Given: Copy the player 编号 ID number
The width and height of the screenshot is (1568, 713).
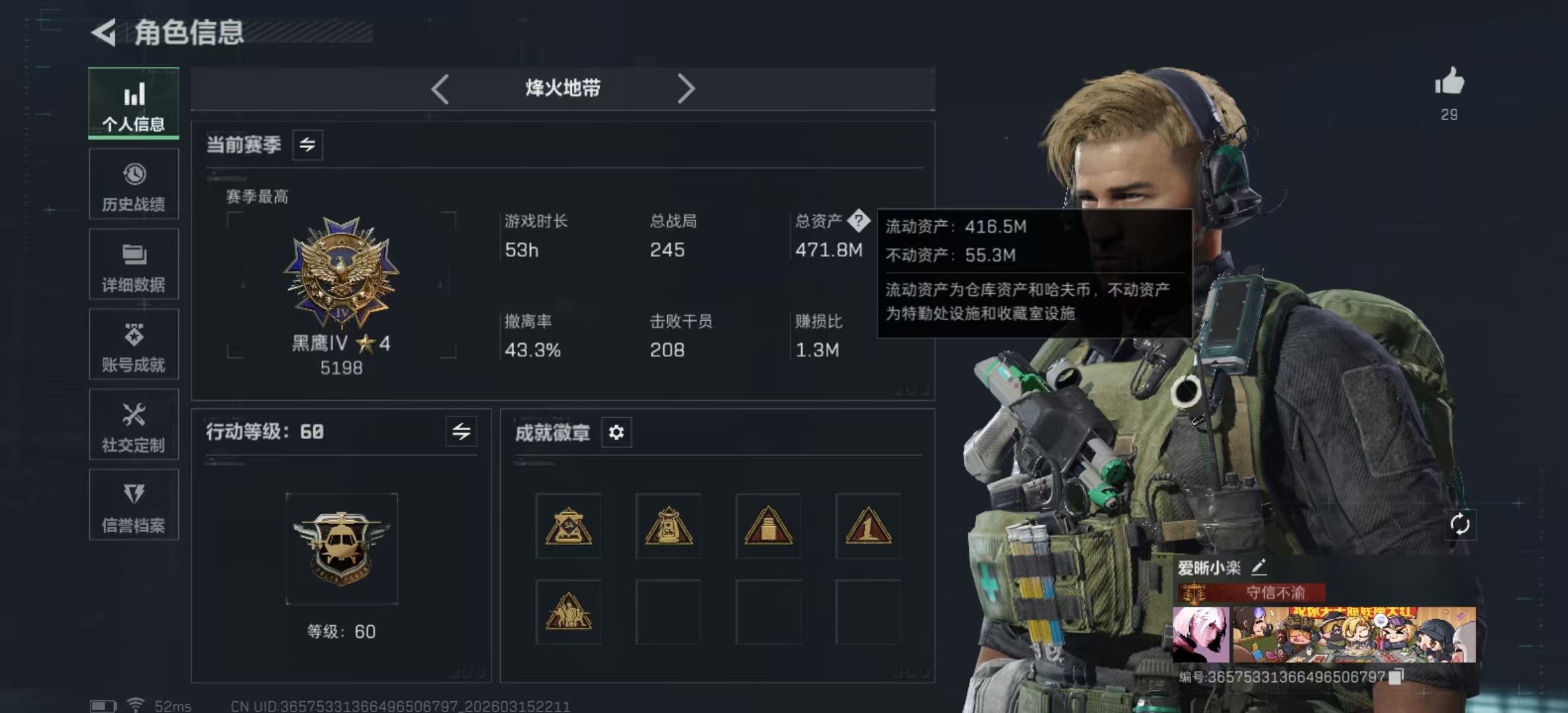Looking at the screenshot, I should tap(1396, 677).
